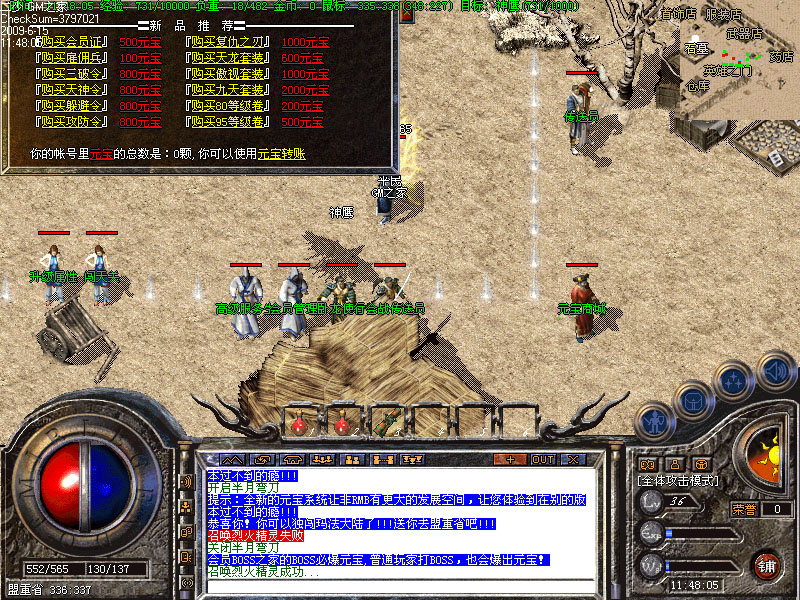Click the OUT button above the chat
Viewport: 800px width, 600px height.
pos(542,459)
